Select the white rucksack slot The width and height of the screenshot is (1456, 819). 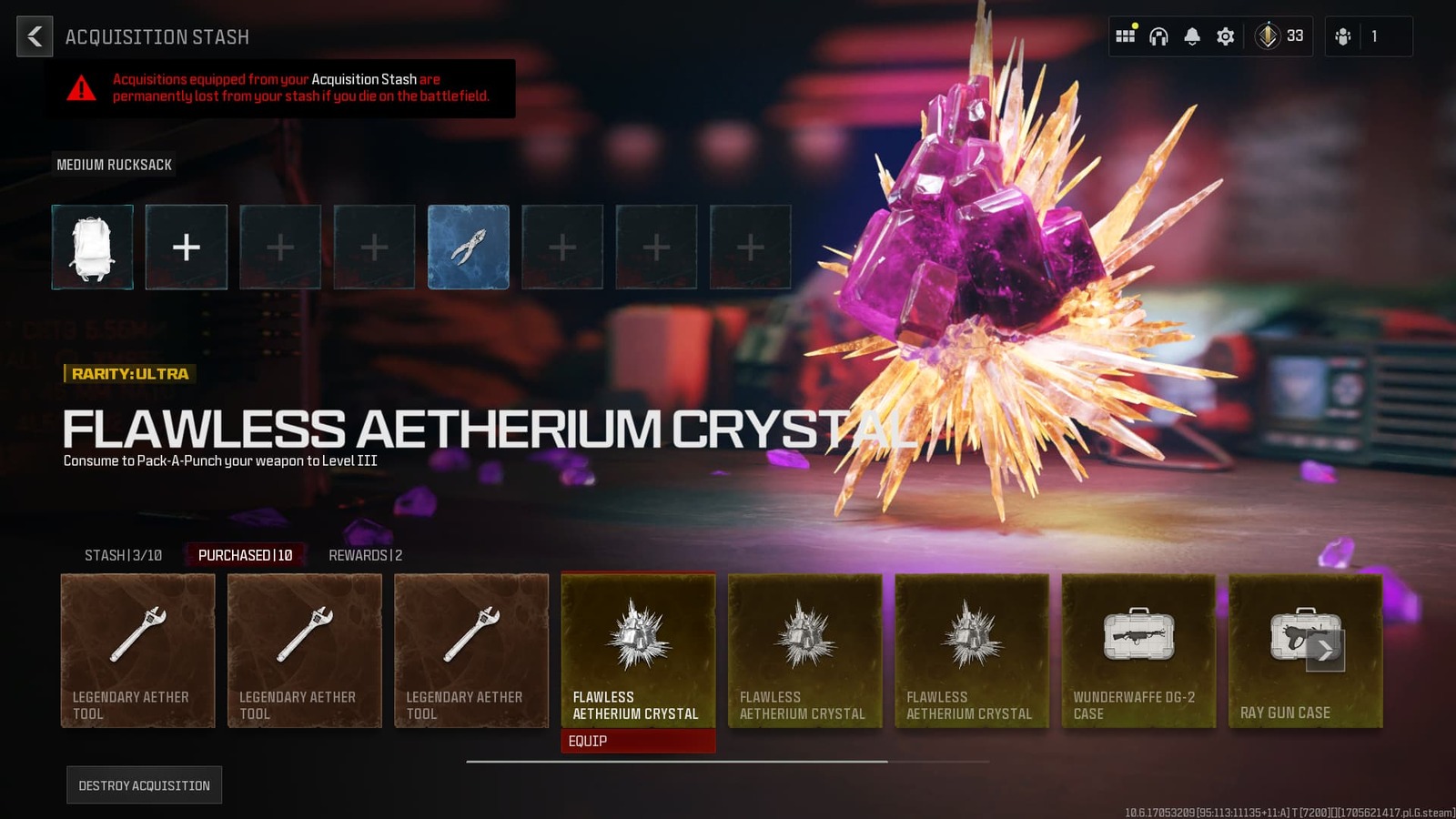92,247
